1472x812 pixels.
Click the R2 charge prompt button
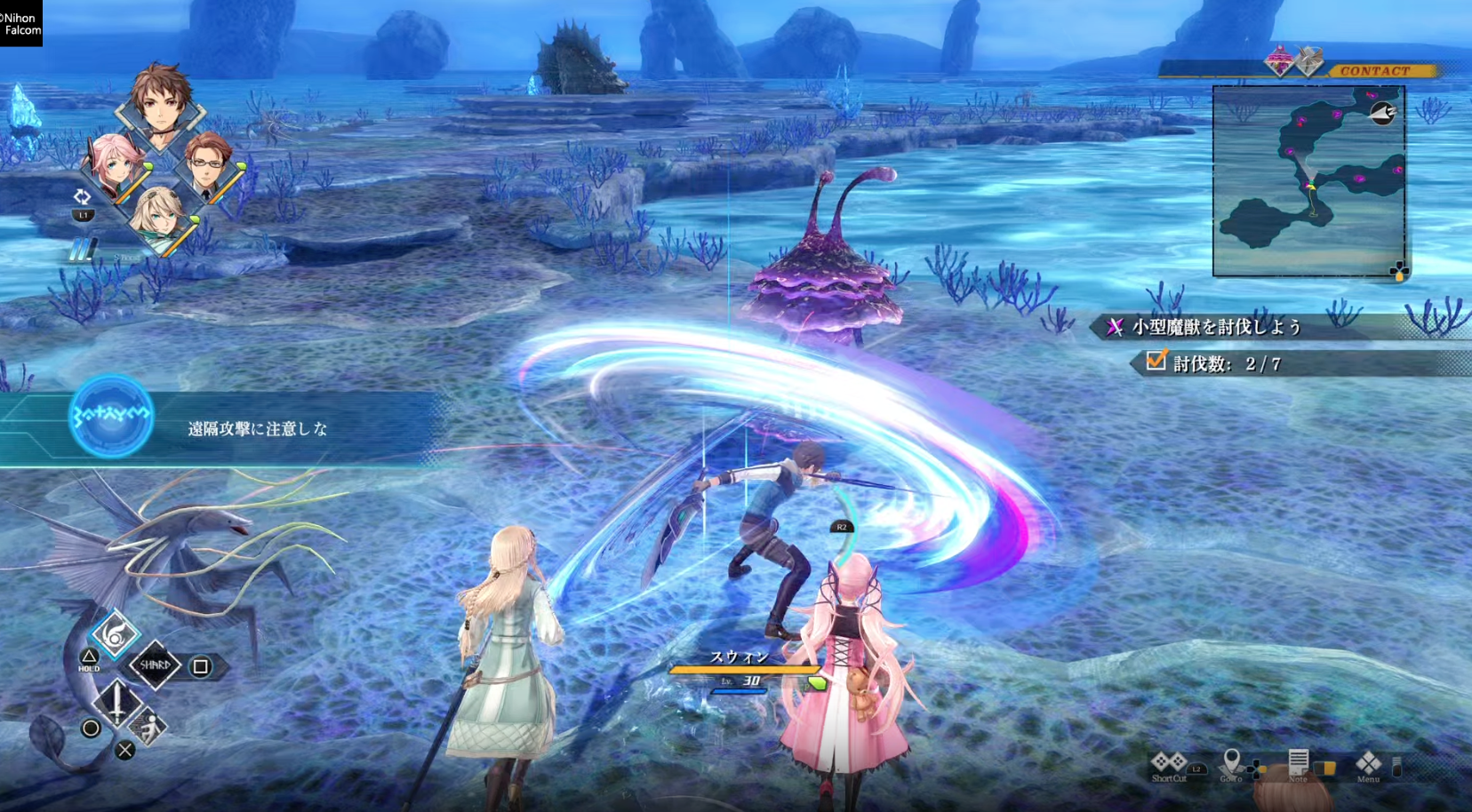840,525
